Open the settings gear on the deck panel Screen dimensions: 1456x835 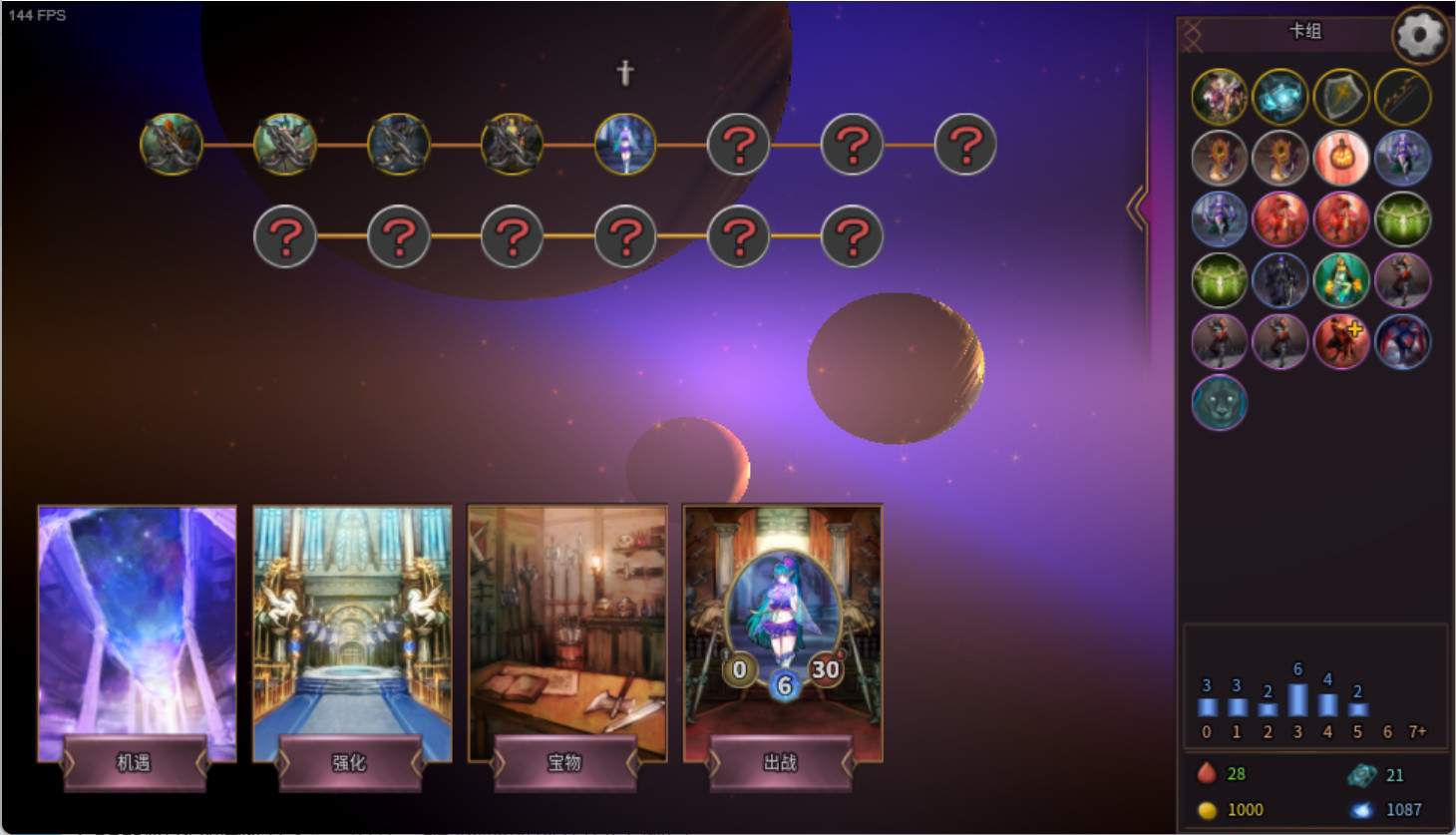(1420, 35)
